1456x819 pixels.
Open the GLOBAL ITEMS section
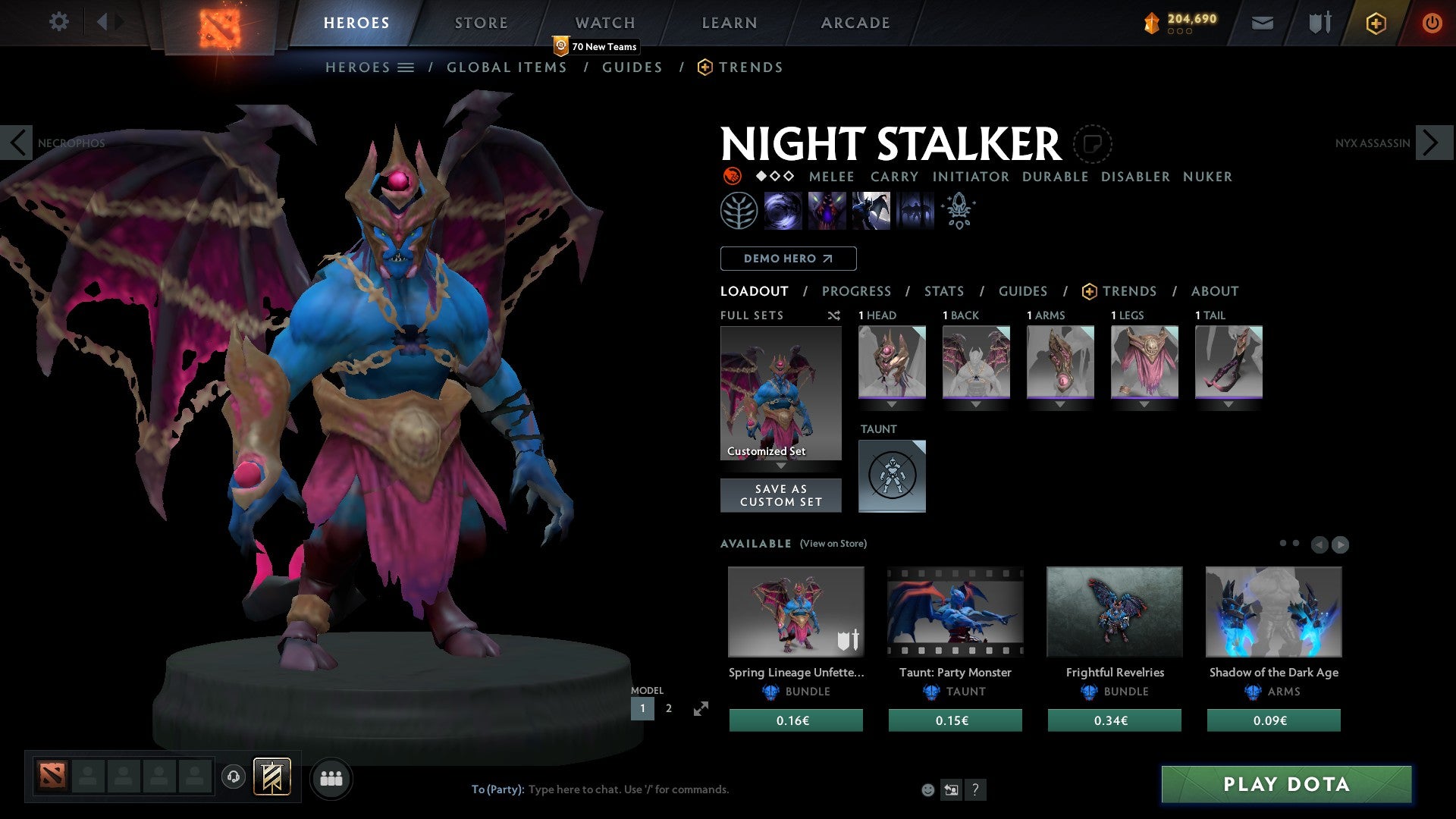click(x=507, y=67)
